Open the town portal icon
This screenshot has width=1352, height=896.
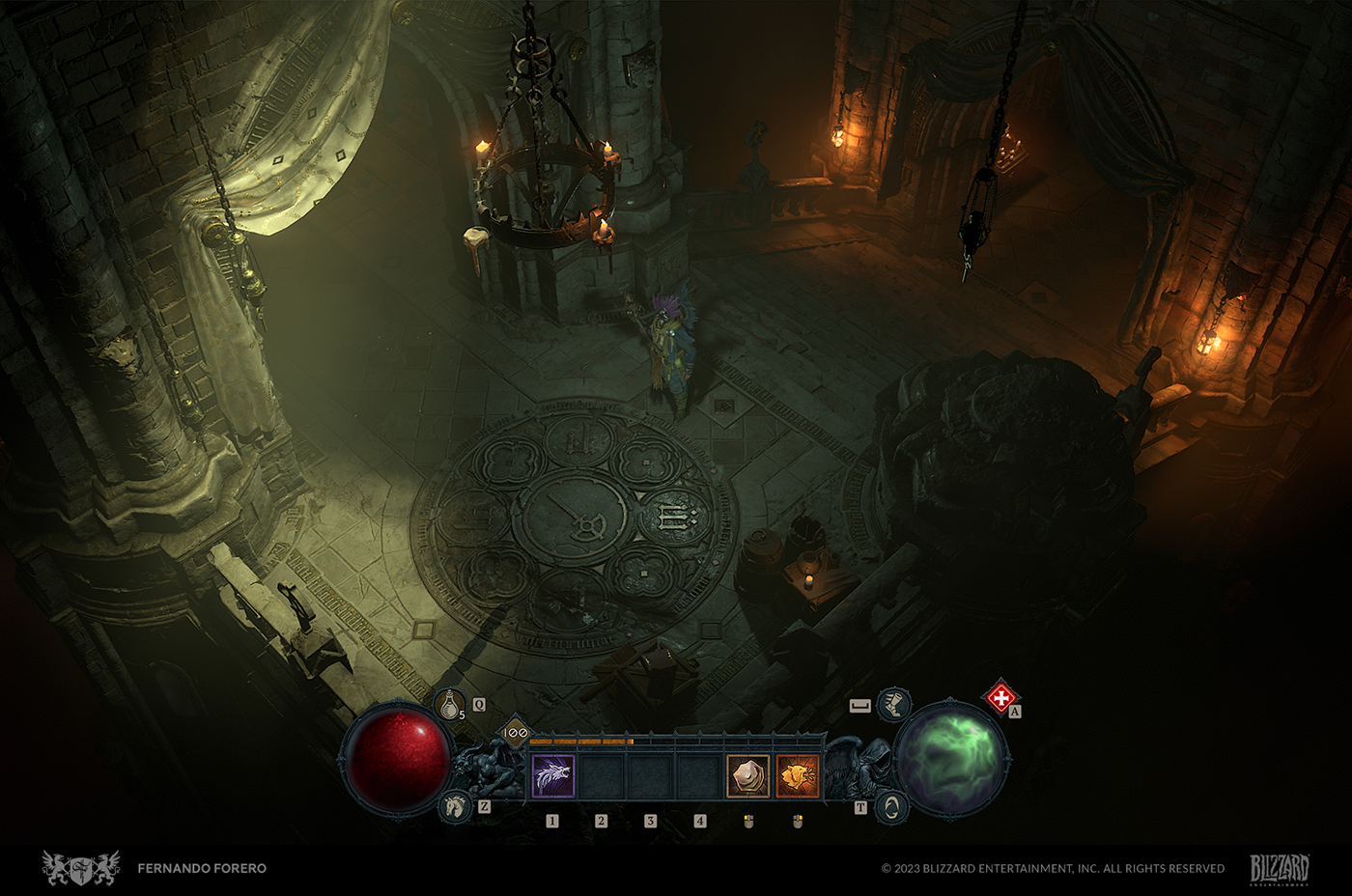coord(891,807)
